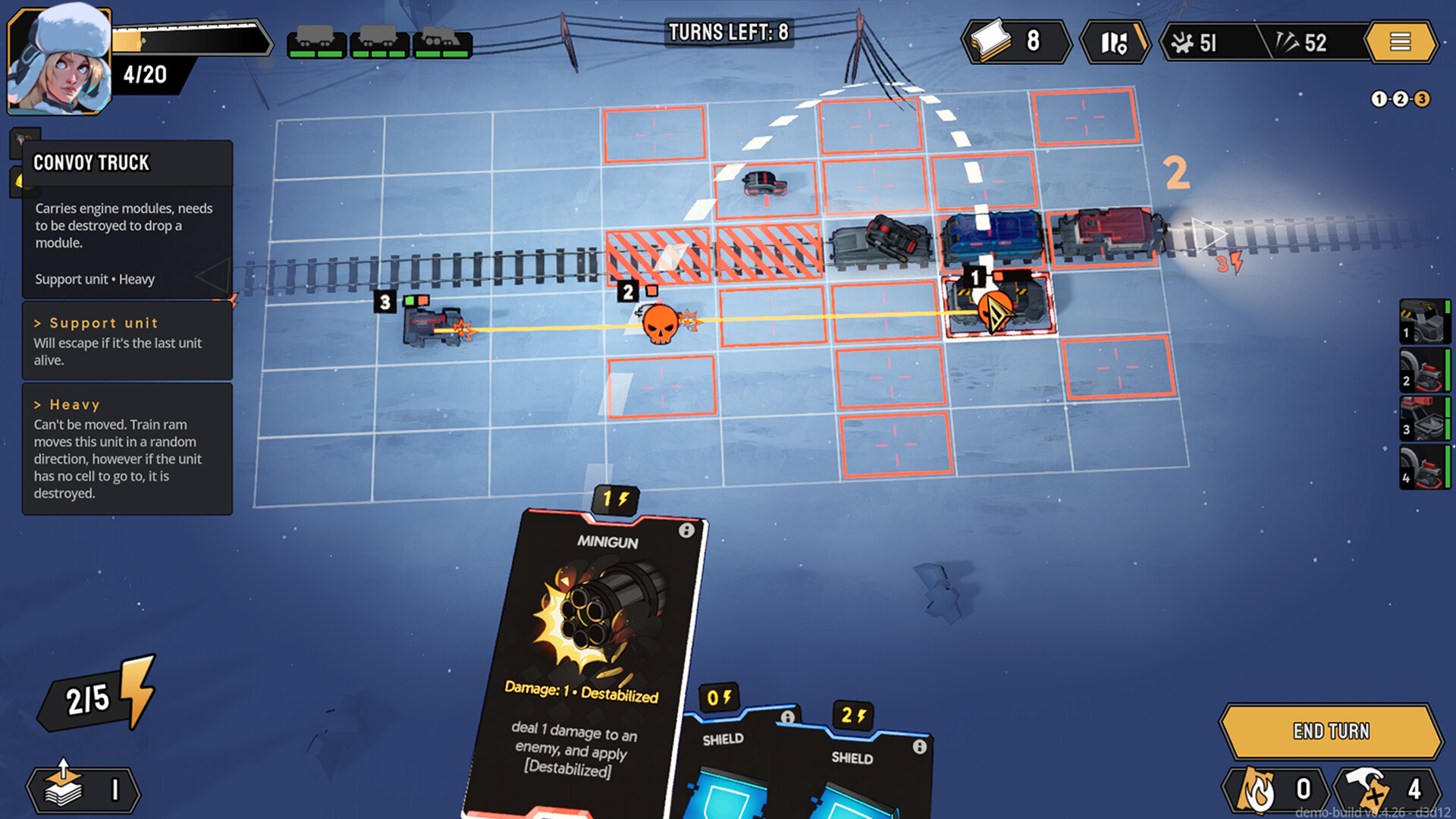Image resolution: width=1456 pixels, height=819 pixels.
Task: View the draw pile deck counter
Action: 83,789
